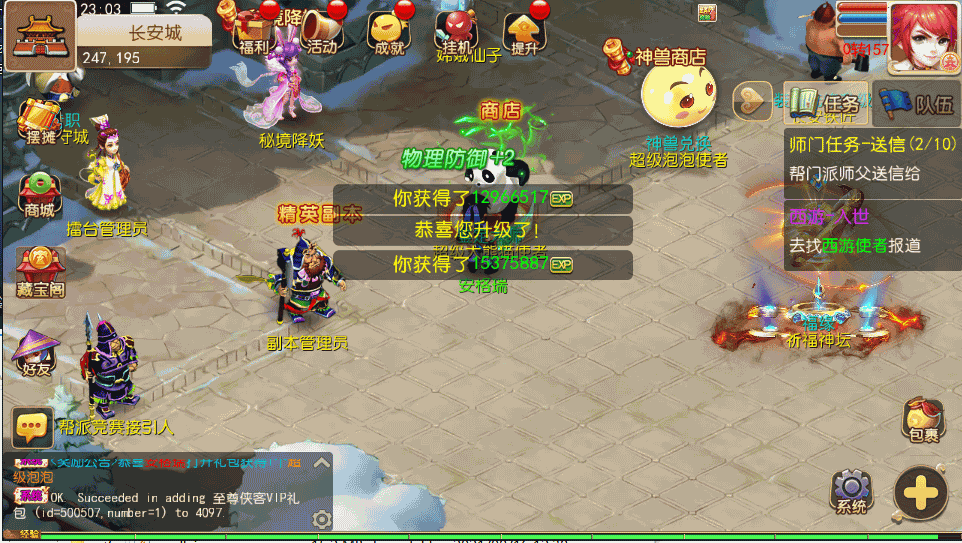Open the 包裹 bag icon
This screenshot has height=543, width=962.
click(x=923, y=419)
